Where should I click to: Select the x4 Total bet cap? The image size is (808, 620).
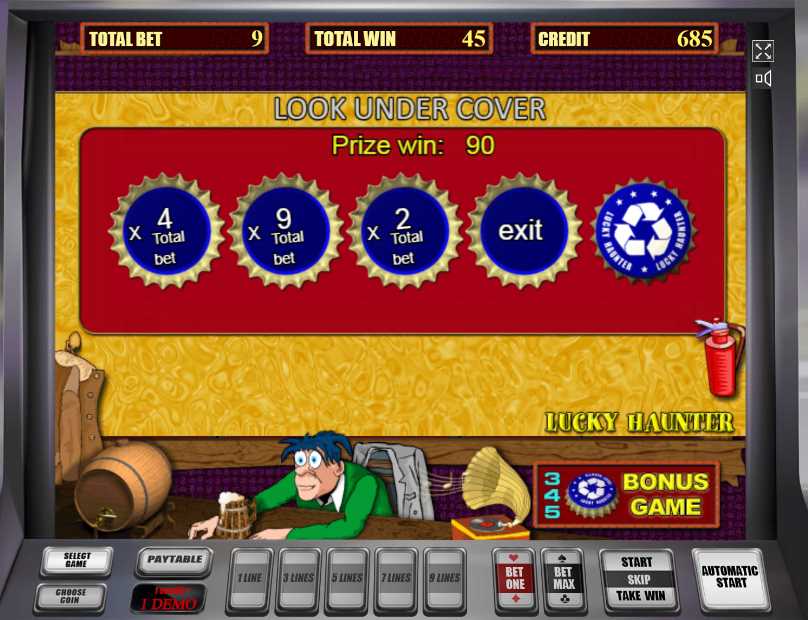click(166, 231)
